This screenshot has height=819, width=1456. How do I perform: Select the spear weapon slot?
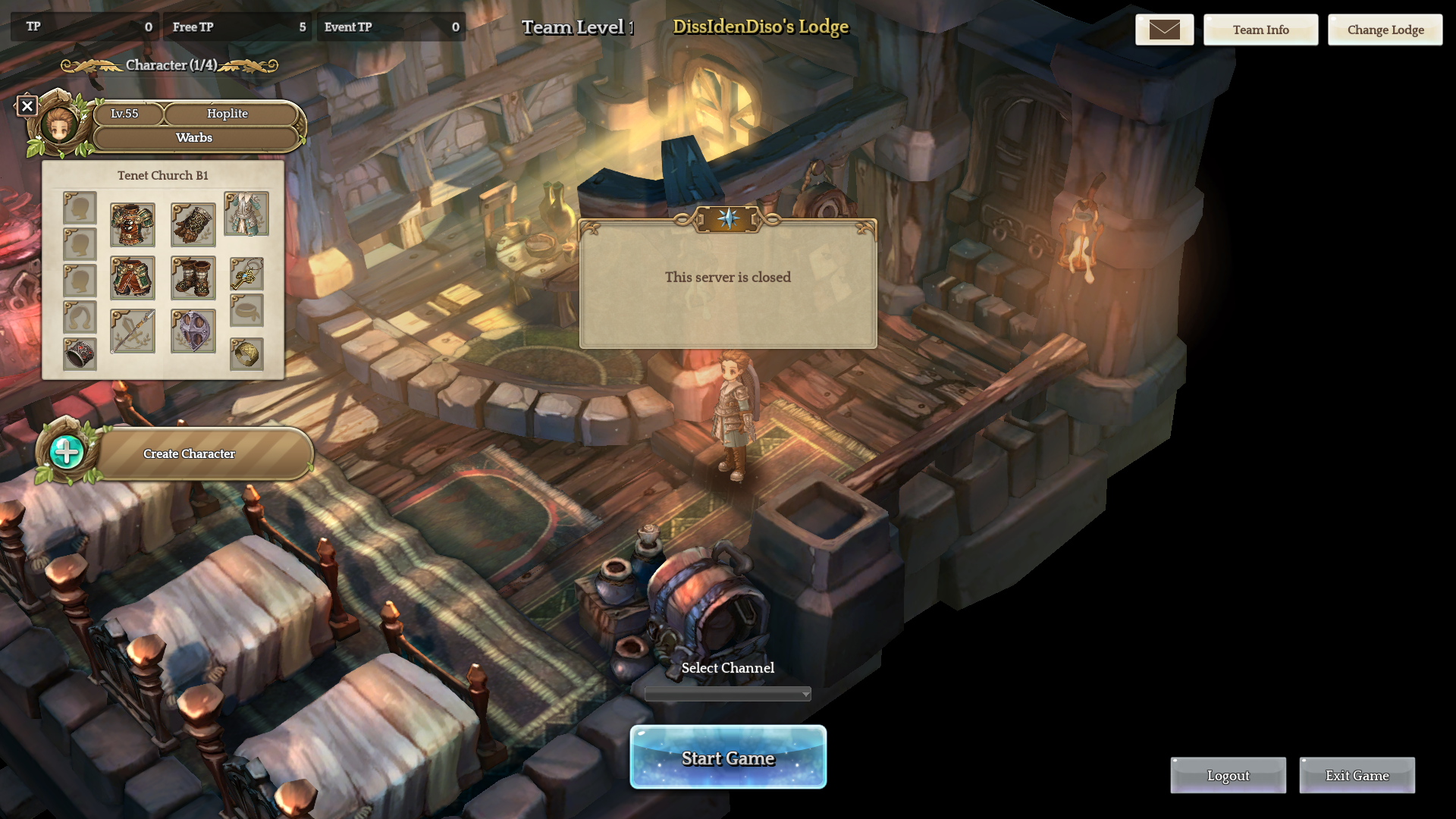click(x=133, y=331)
